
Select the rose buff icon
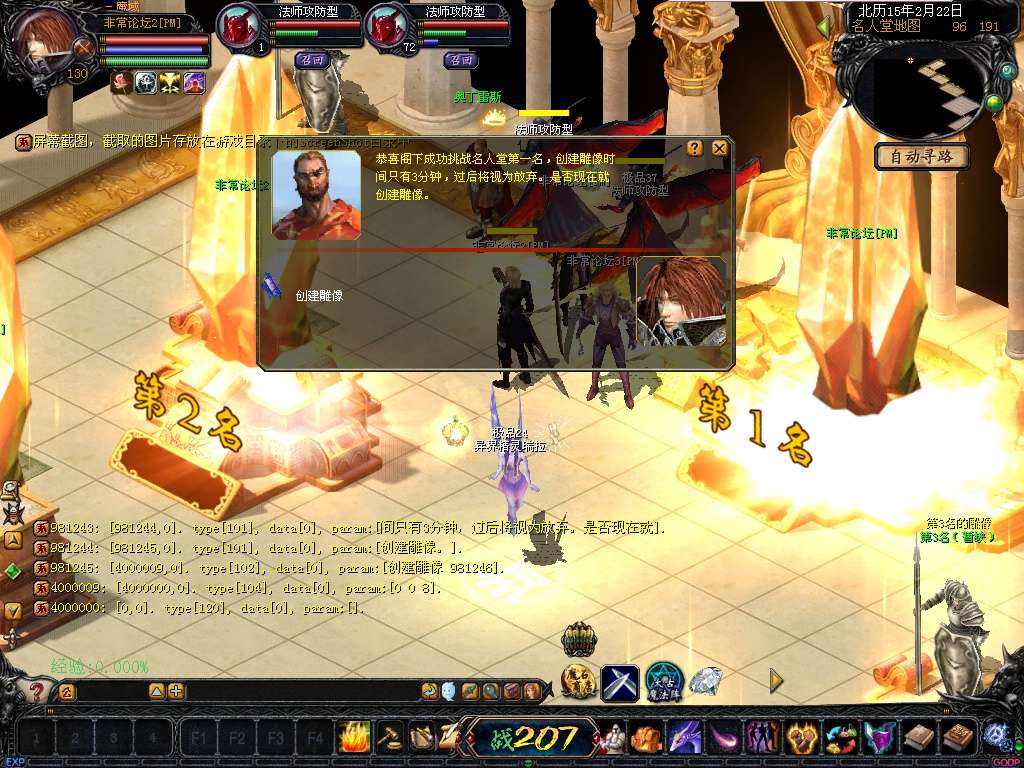coord(122,83)
